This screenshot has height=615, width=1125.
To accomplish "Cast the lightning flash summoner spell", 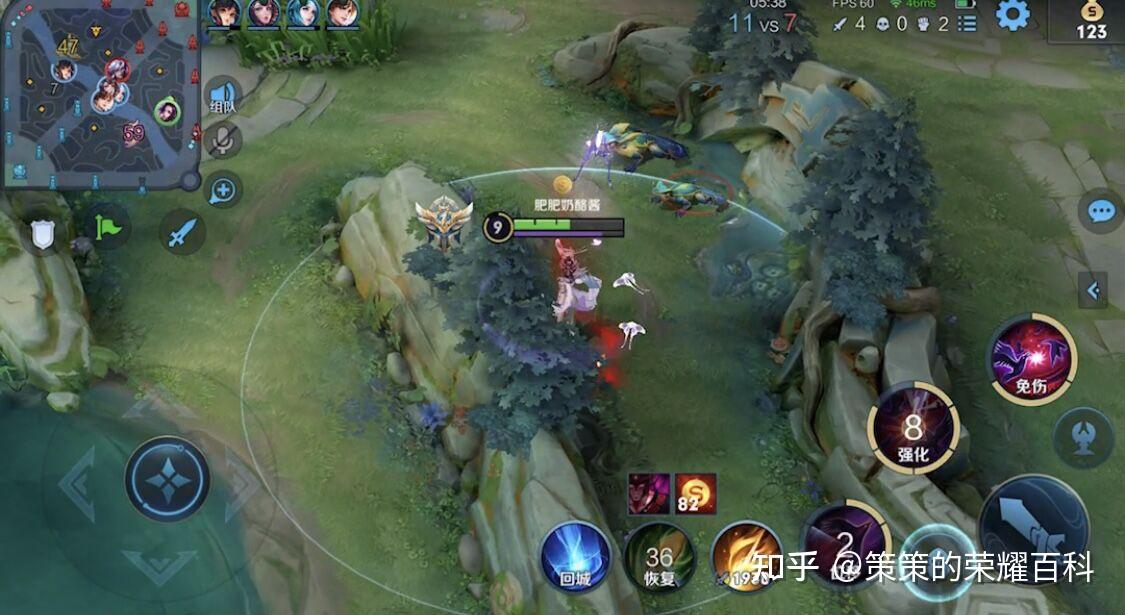I will 746,557.
